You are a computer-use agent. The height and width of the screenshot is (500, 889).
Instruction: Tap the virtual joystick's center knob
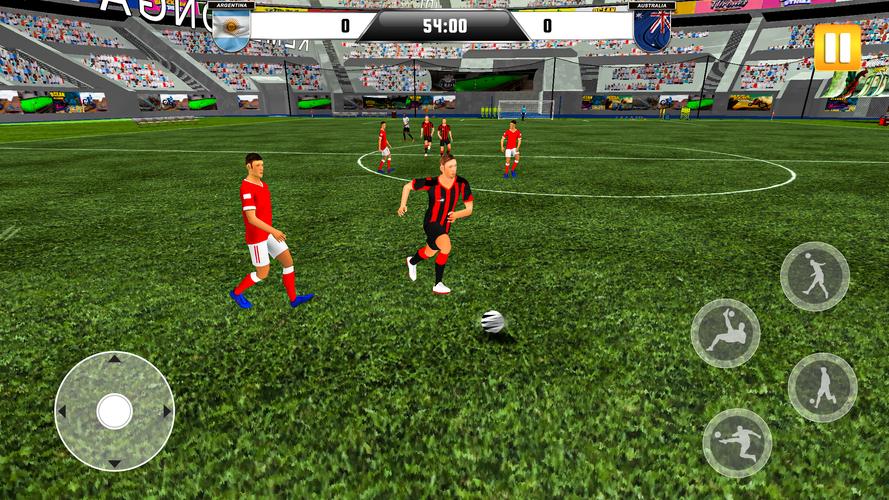114,409
